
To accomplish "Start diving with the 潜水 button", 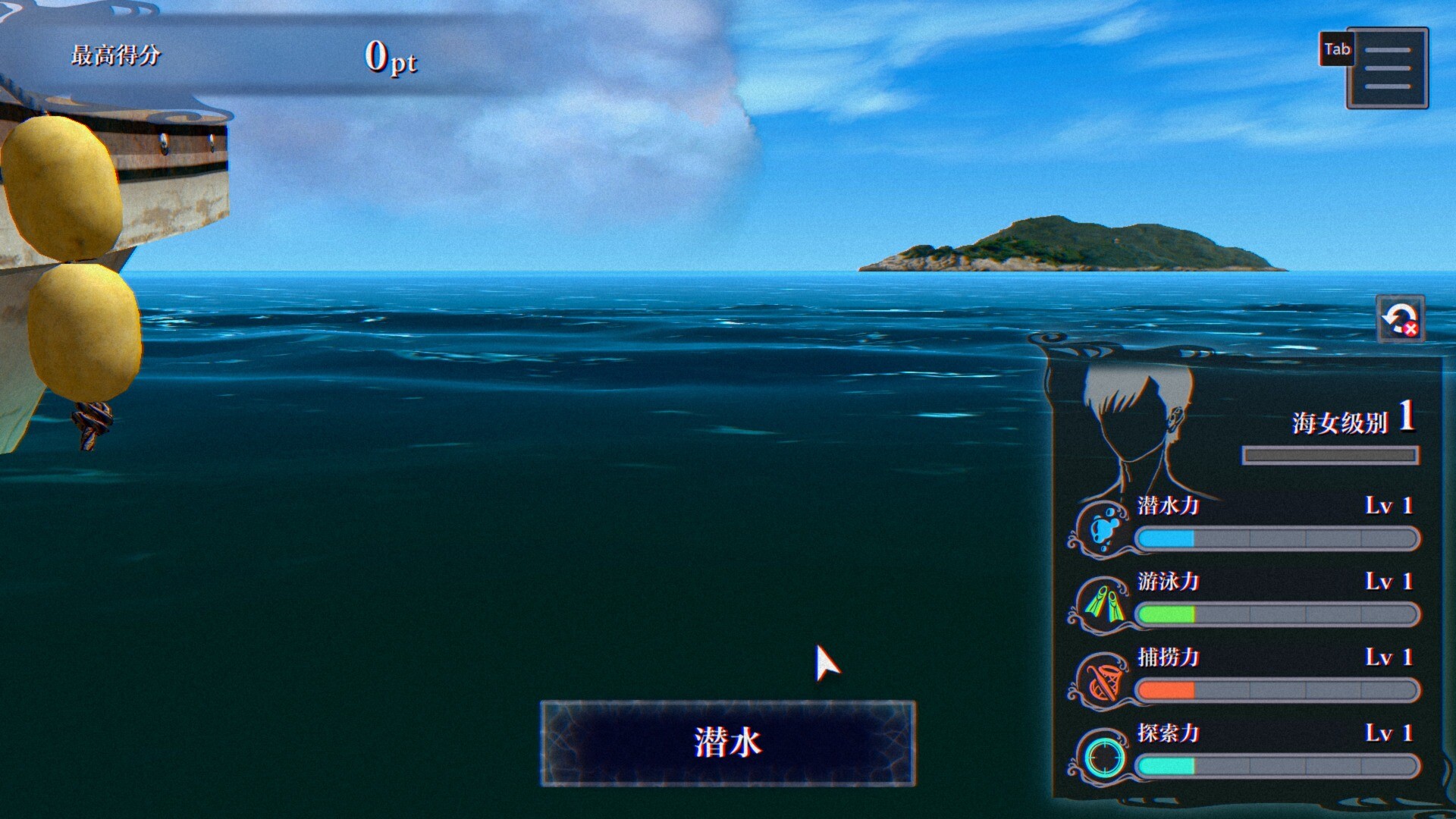I will tap(727, 742).
